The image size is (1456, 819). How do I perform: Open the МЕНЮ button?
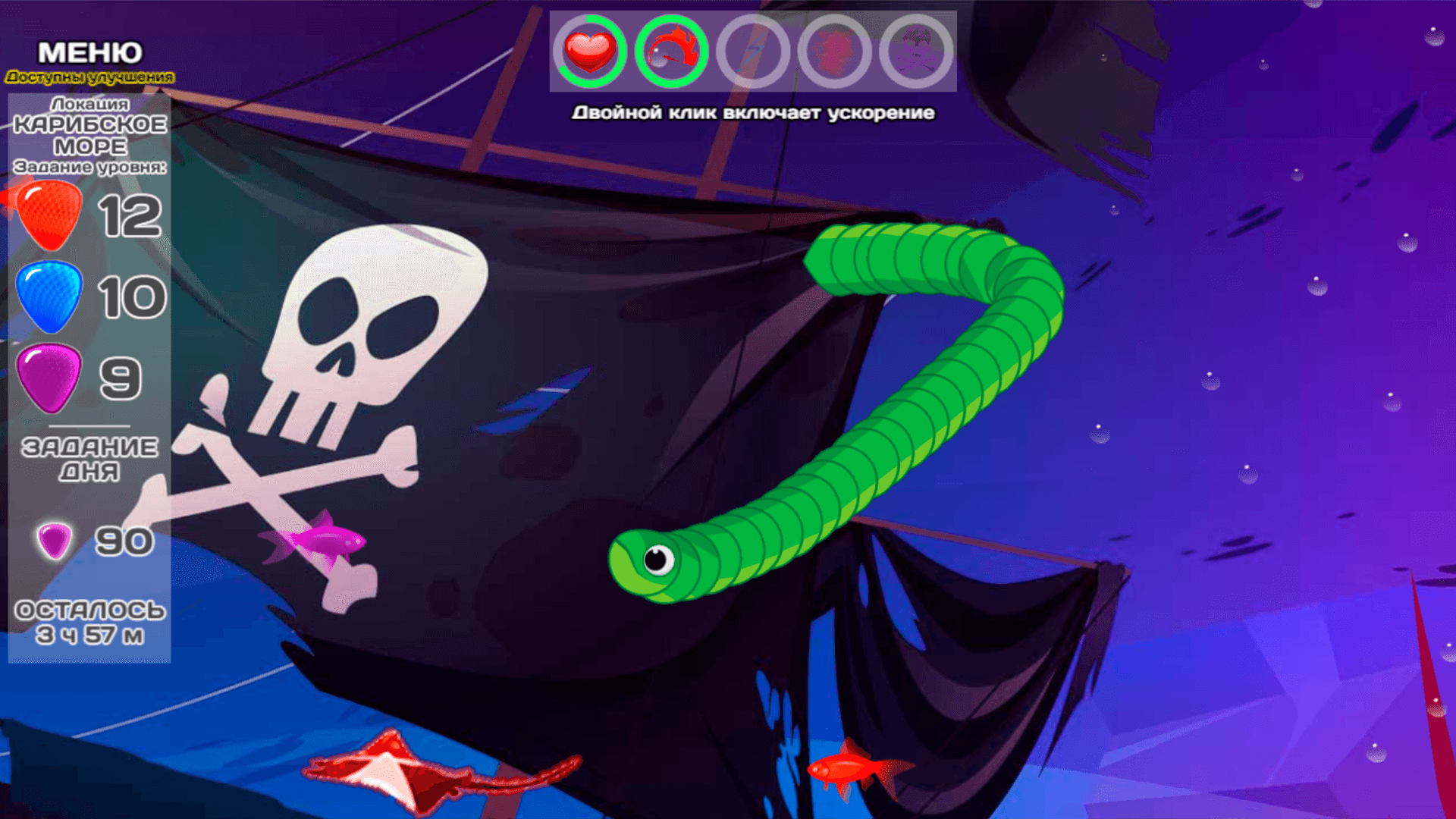coord(89,53)
